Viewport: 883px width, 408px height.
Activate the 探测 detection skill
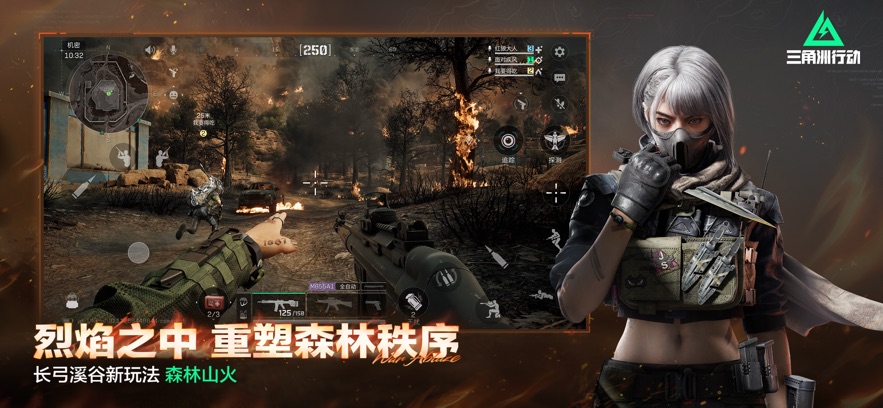tap(555, 140)
